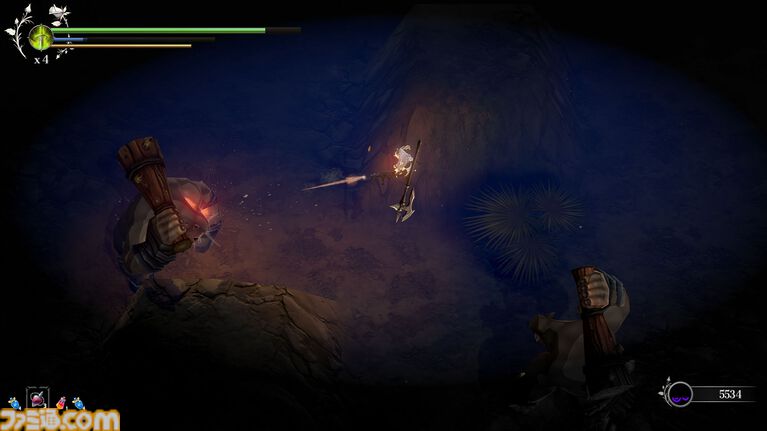The width and height of the screenshot is (767, 431).
Task: Use the red potion in the item bar
Action: tap(62, 402)
